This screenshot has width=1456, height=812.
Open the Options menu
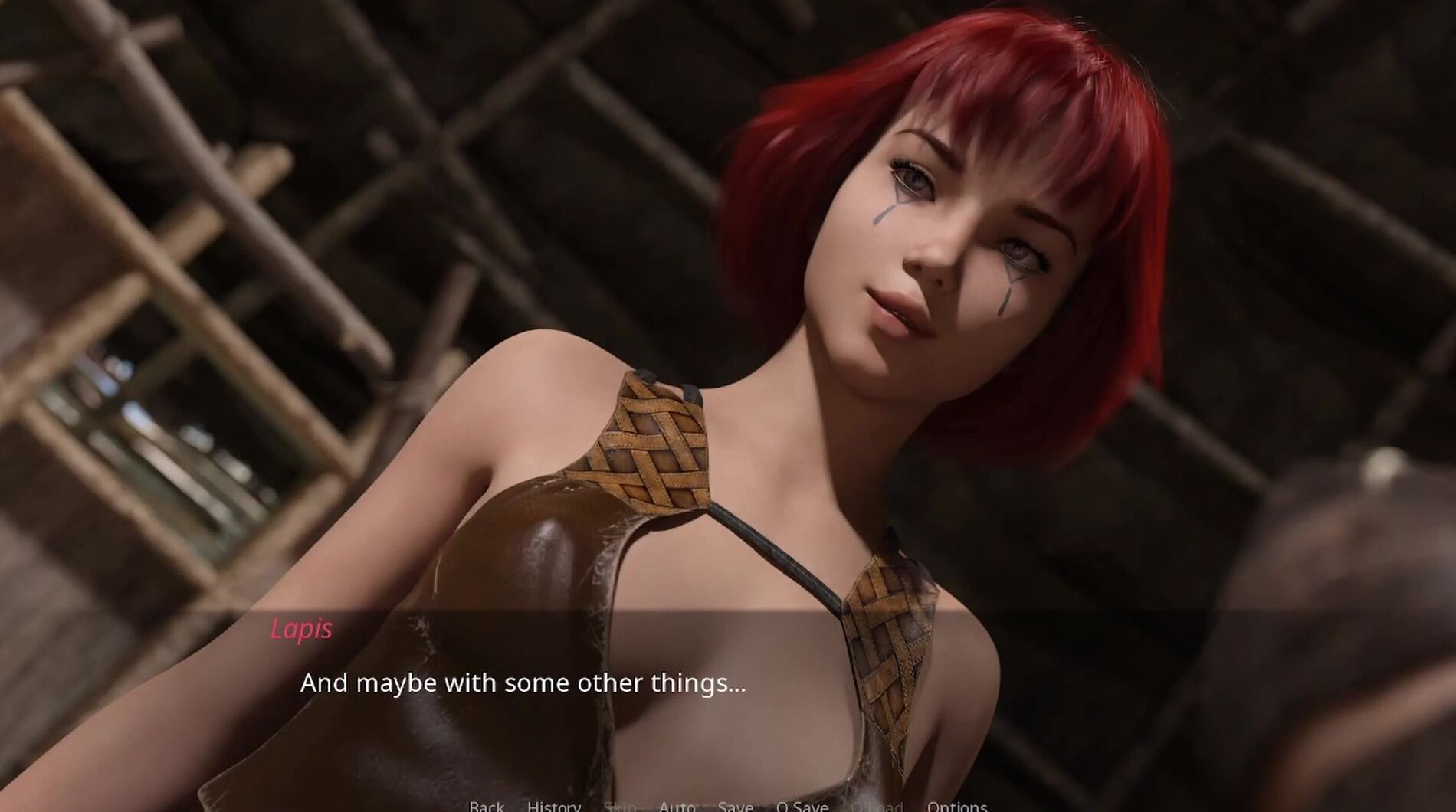click(956, 806)
